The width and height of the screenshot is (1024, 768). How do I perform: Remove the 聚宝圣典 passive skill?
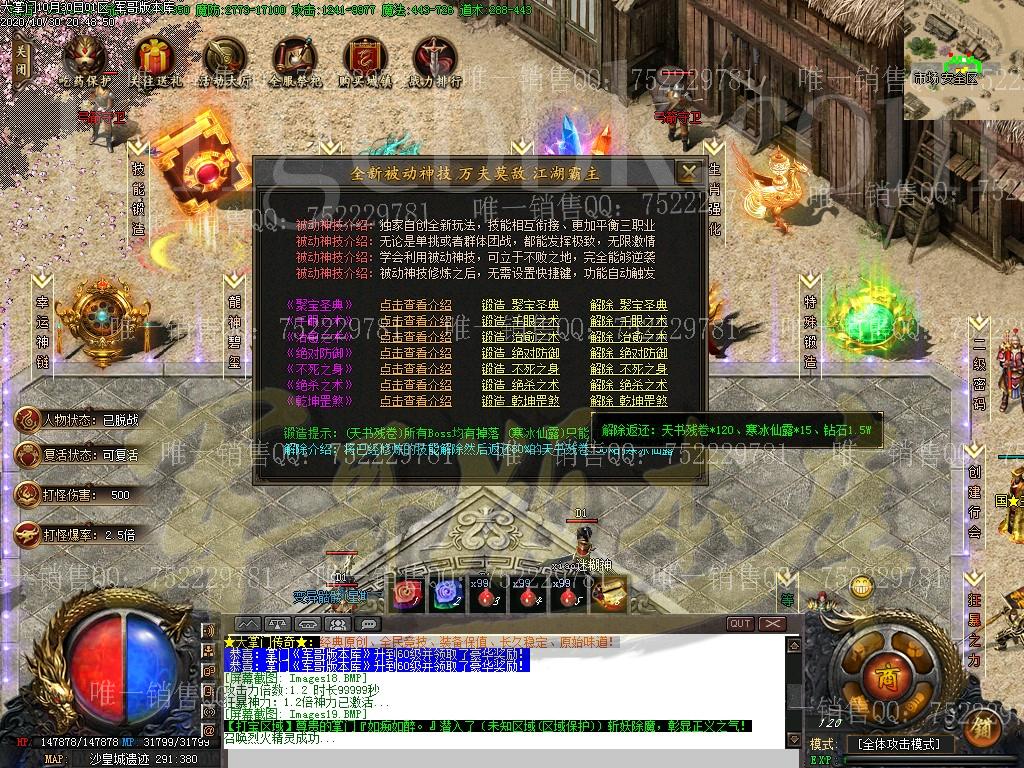point(628,305)
